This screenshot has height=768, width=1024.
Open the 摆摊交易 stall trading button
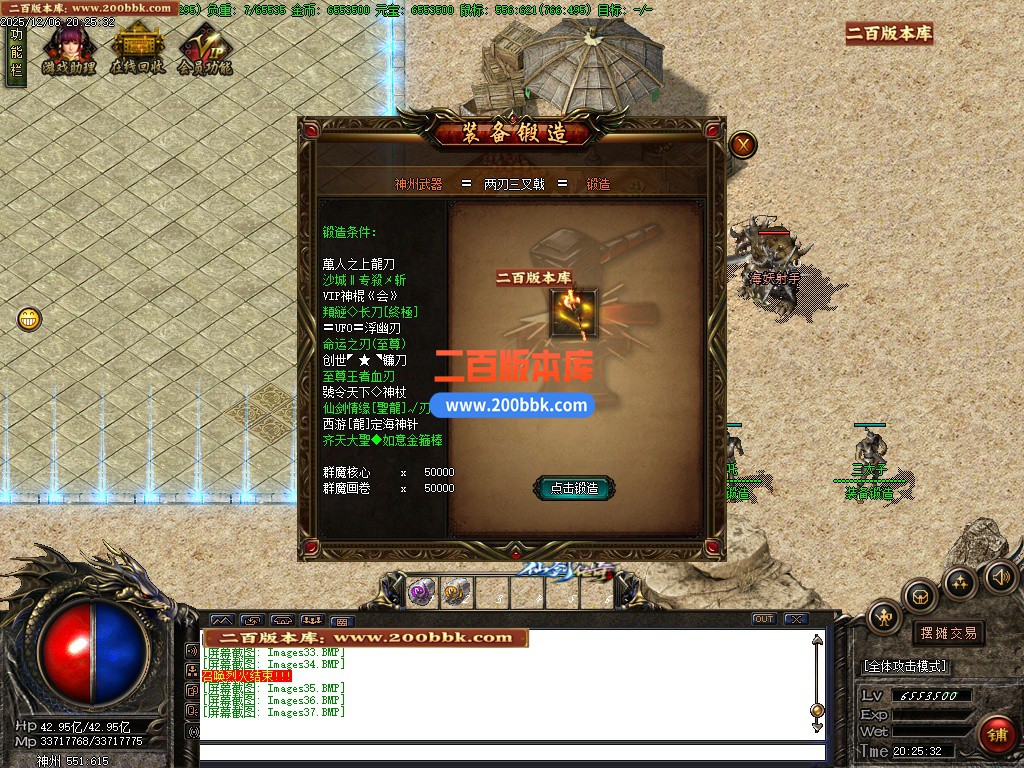click(948, 633)
